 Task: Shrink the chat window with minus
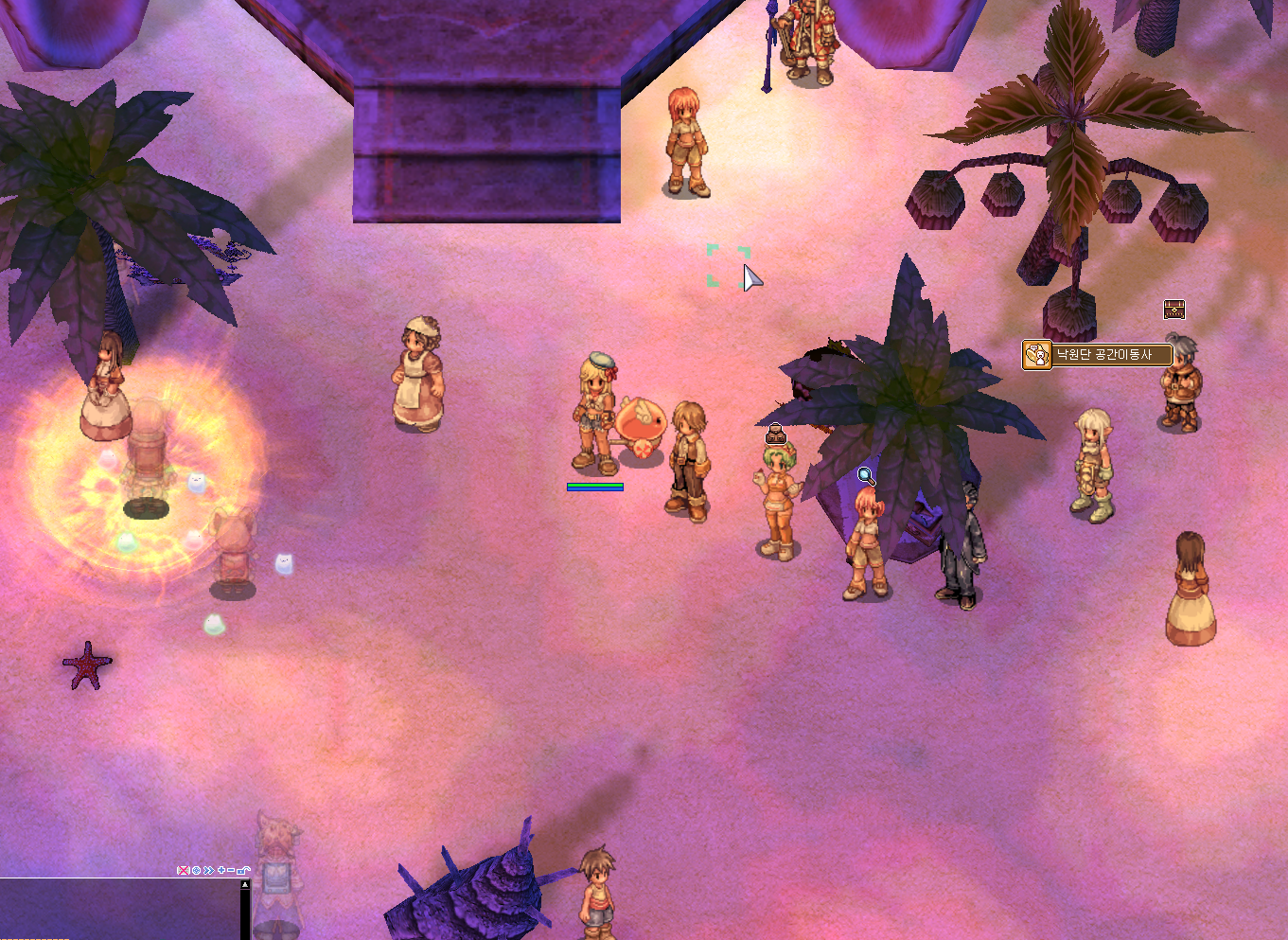tap(231, 870)
